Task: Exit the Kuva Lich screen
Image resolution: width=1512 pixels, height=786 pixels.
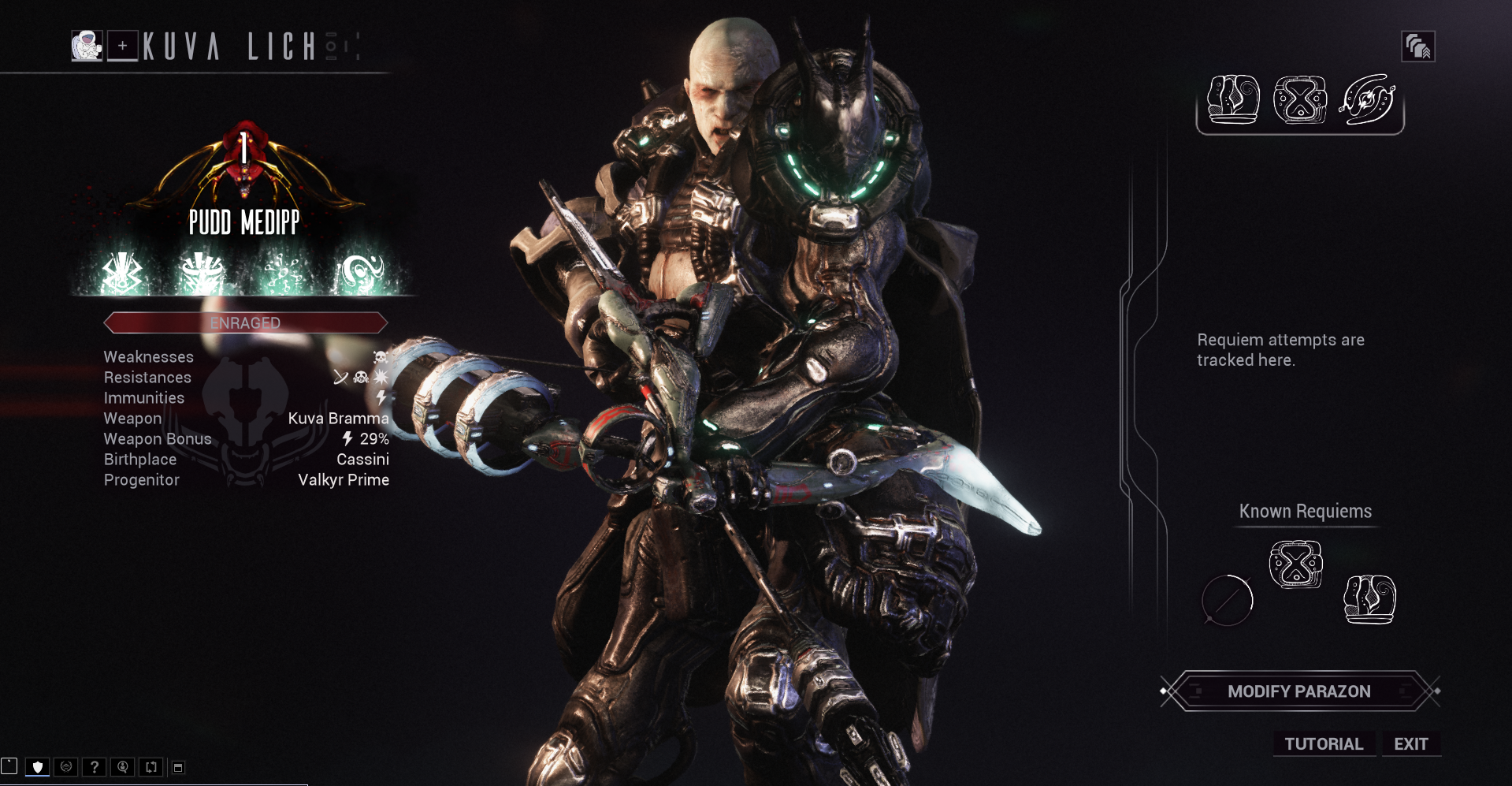Action: point(1410,744)
